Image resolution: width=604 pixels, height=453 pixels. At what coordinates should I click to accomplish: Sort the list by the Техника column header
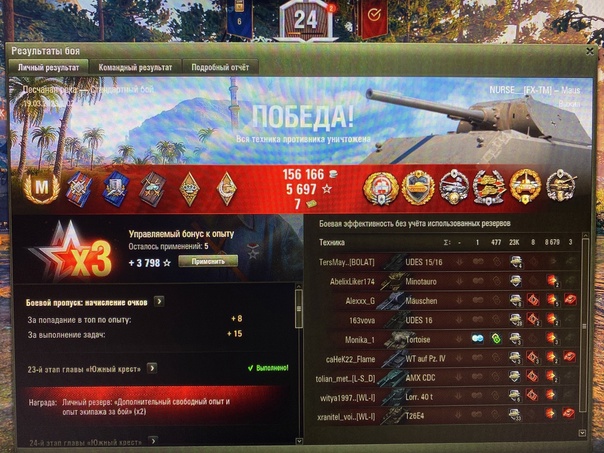tap(333, 242)
